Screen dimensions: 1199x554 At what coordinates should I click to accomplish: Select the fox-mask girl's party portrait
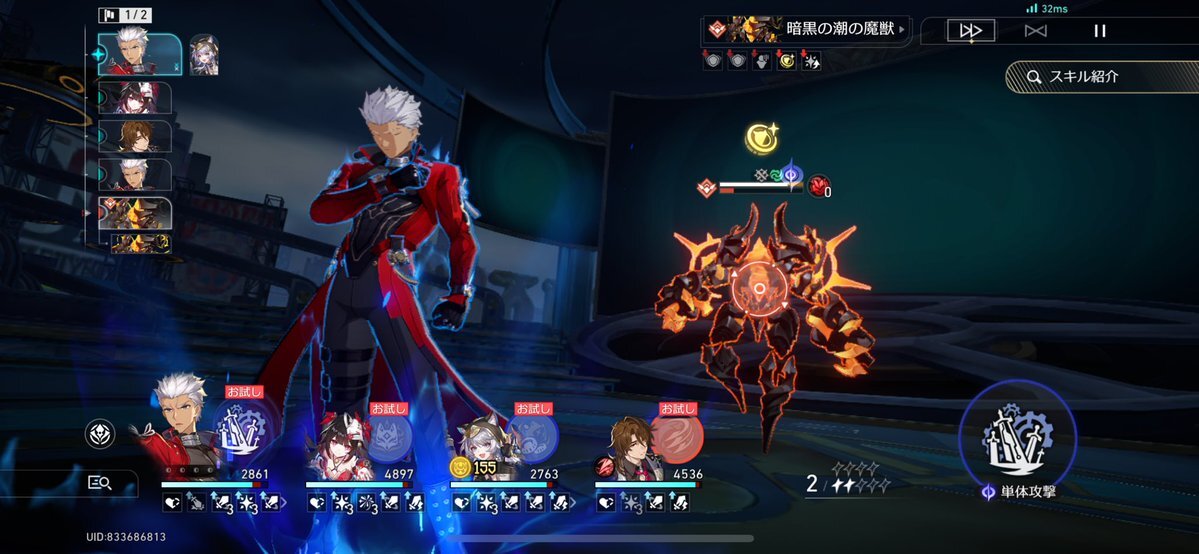click(333, 449)
